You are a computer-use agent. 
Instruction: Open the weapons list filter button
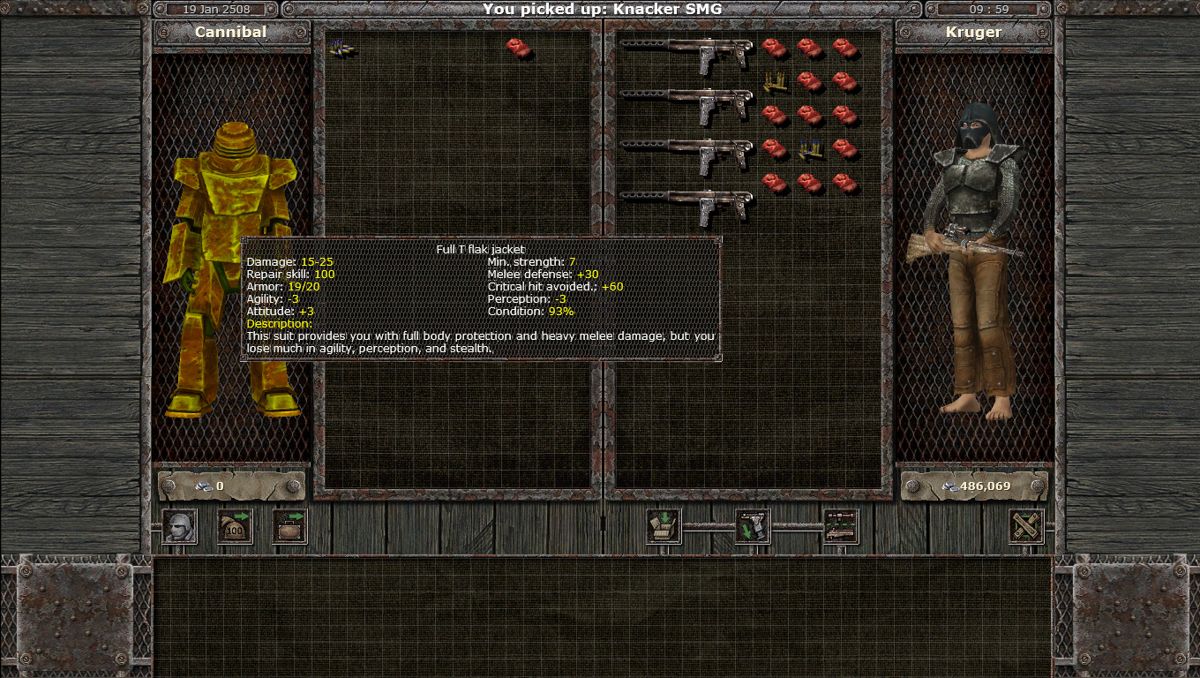tap(841, 527)
